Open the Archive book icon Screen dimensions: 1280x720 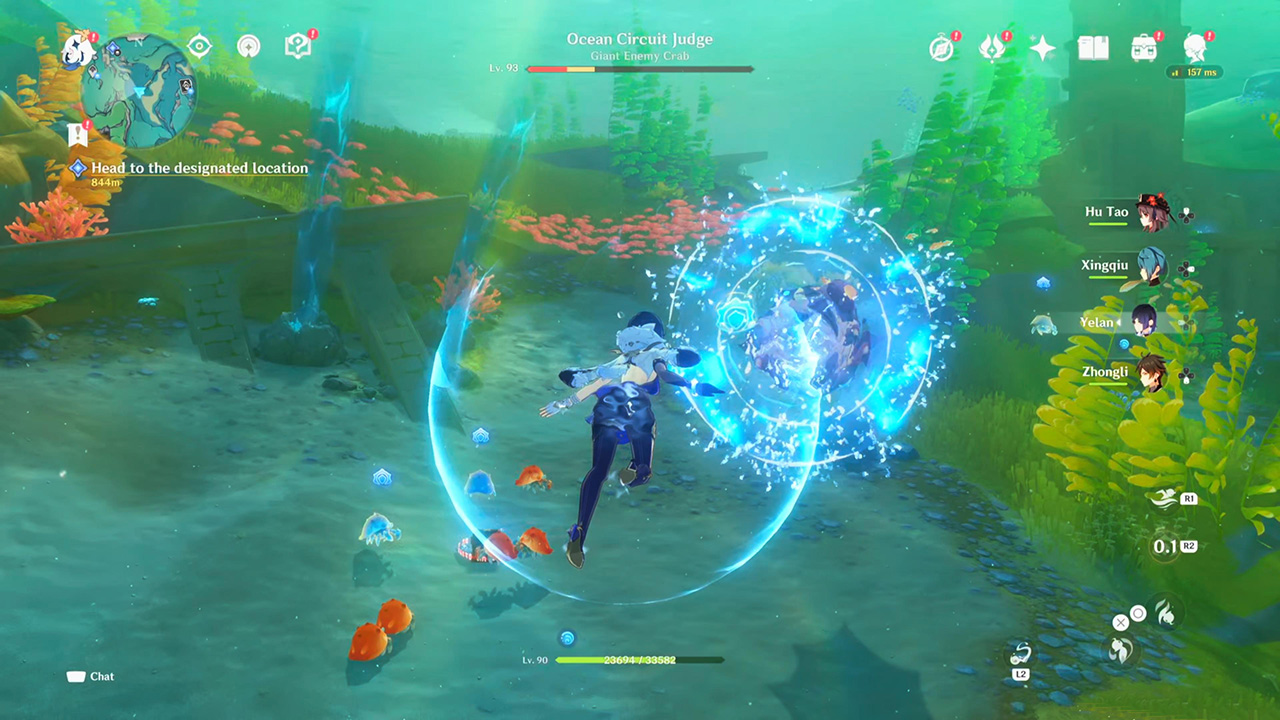(1093, 46)
